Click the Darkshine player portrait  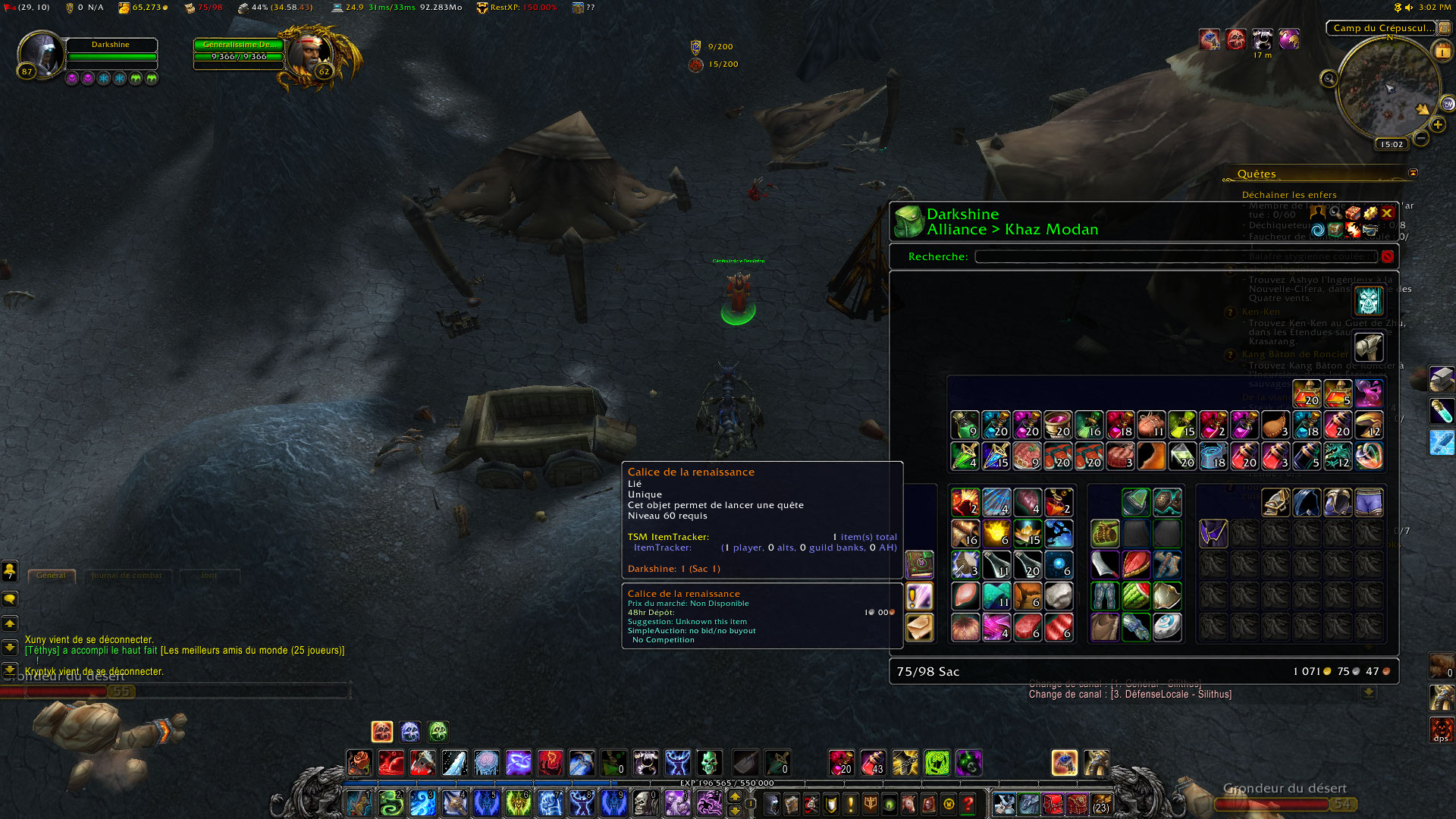point(41,55)
